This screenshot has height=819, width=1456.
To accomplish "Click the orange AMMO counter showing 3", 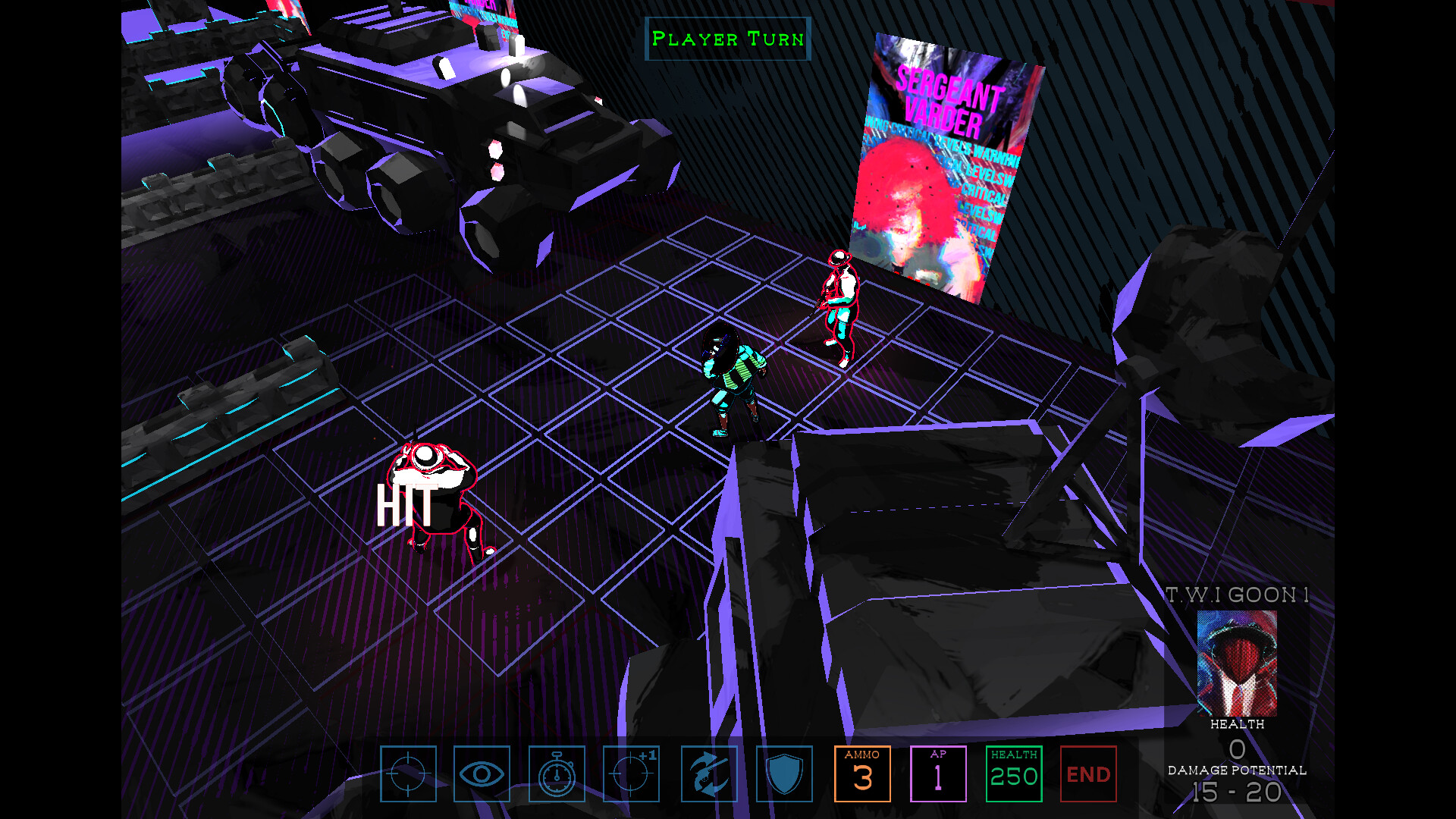I will [863, 774].
